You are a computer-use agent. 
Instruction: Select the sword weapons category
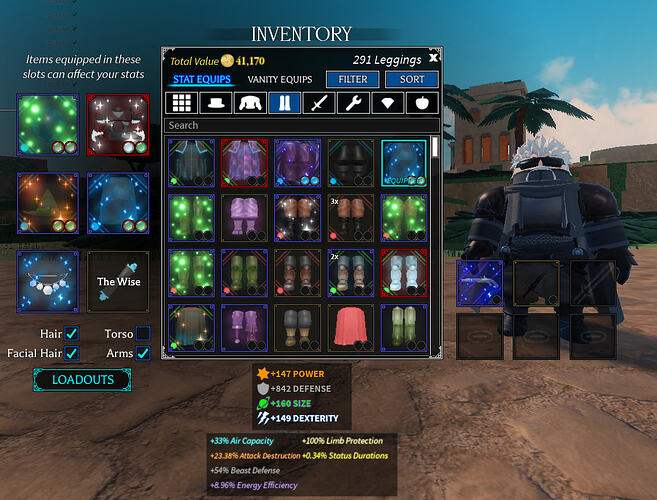click(x=318, y=103)
